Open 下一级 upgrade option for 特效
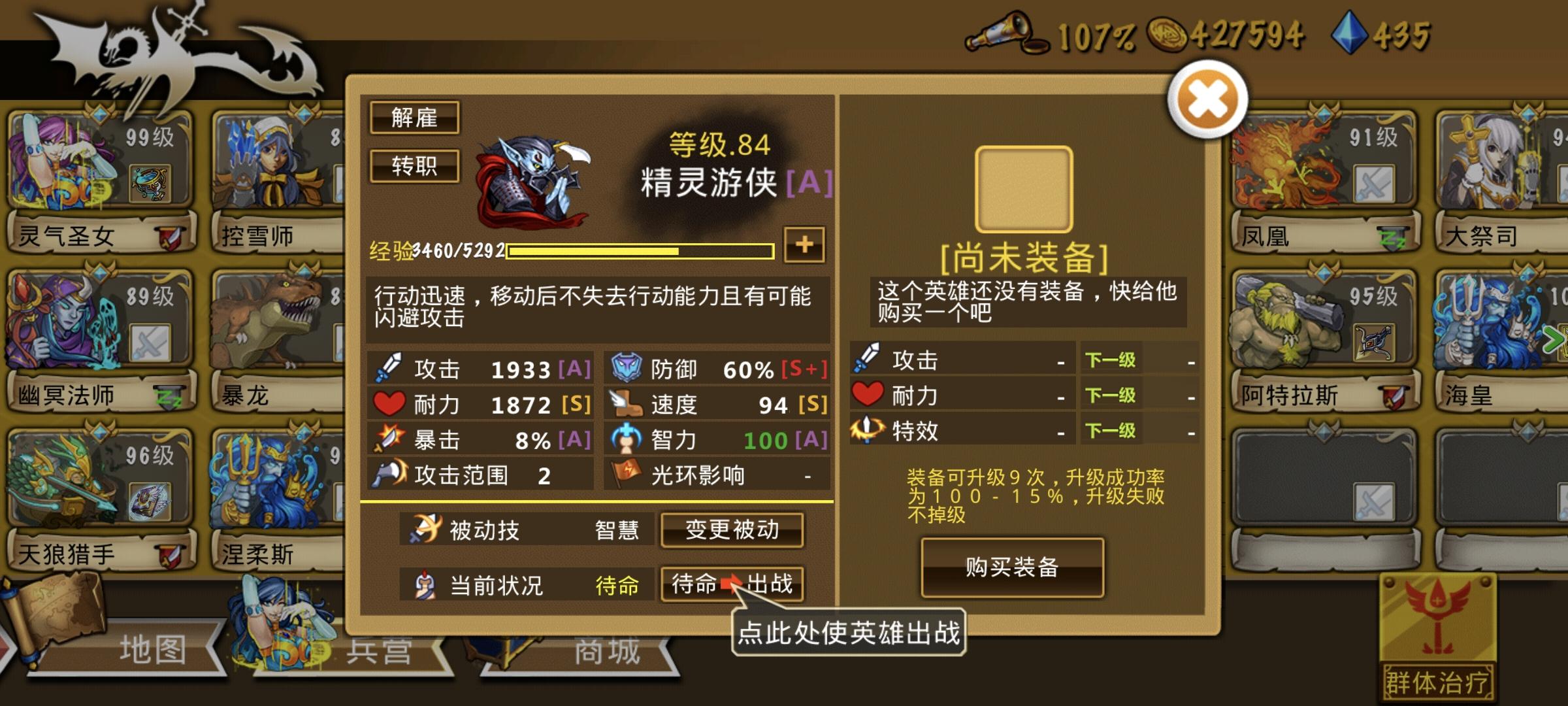This screenshot has width=1568, height=706. (x=1109, y=431)
